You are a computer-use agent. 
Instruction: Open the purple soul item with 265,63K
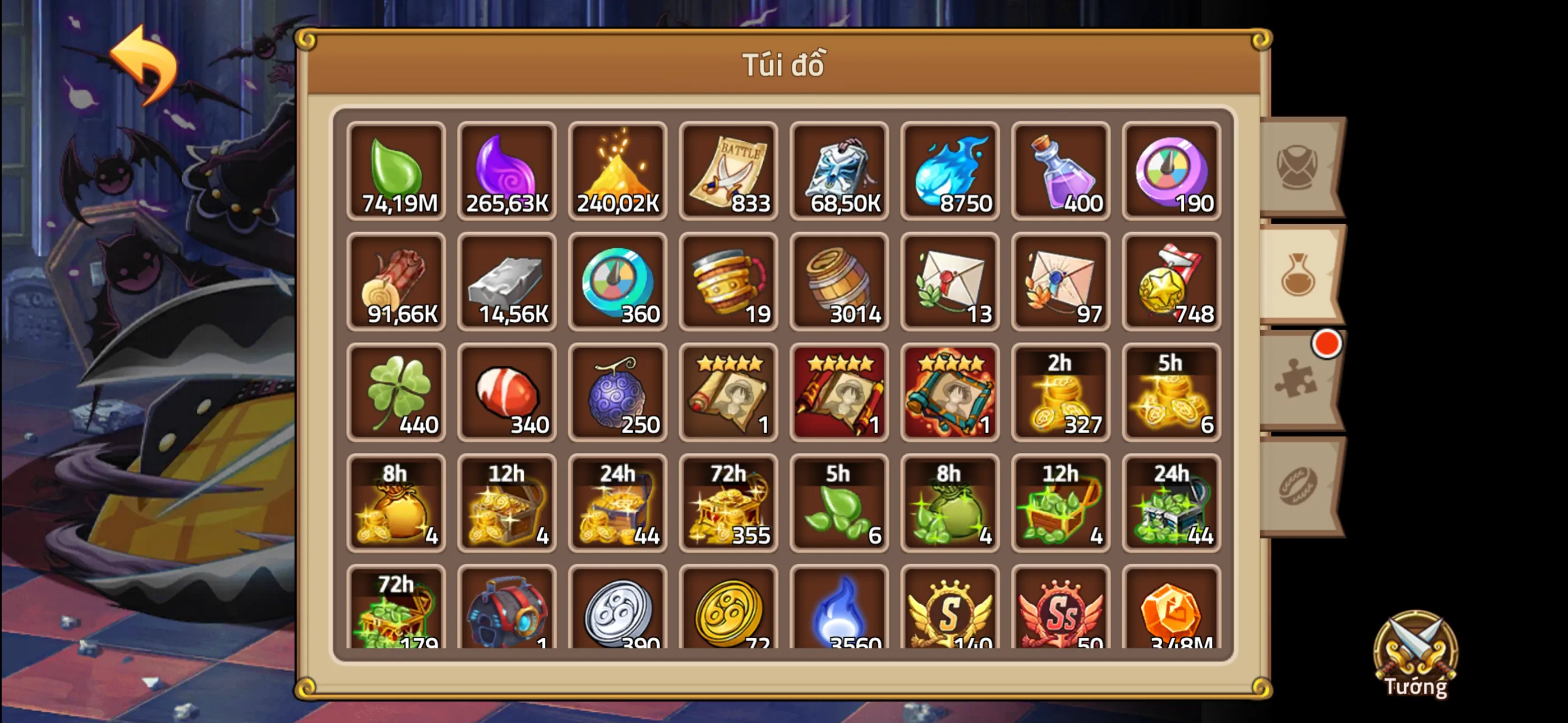507,172
